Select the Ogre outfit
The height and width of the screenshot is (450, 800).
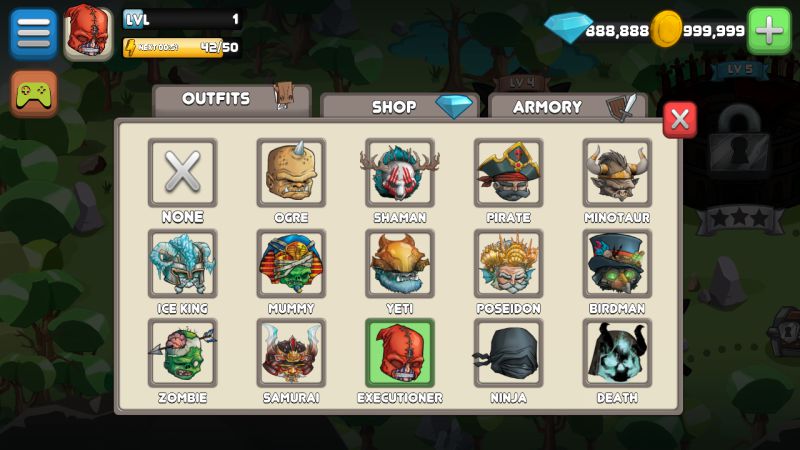(x=291, y=173)
